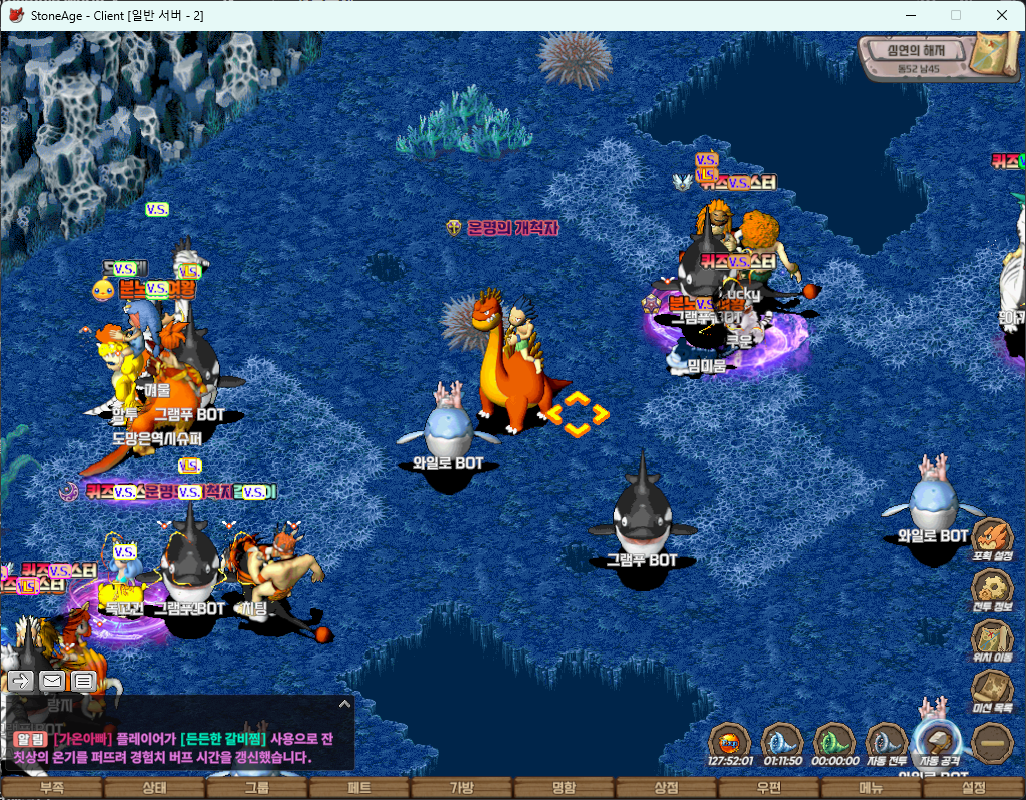Open the 상점 (shop) menu
This screenshot has width=1026, height=800.
(x=666, y=788)
